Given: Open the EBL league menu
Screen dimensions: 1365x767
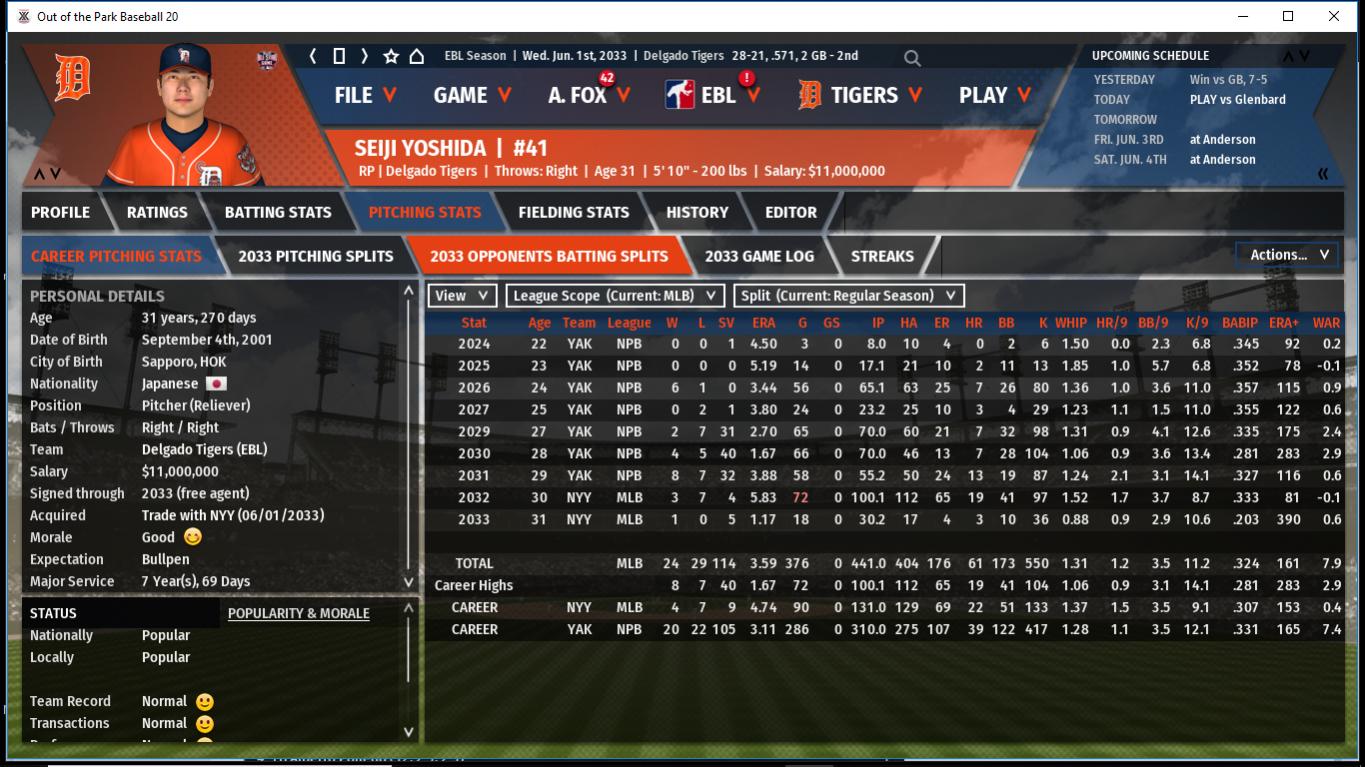Looking at the screenshot, I should click(714, 95).
